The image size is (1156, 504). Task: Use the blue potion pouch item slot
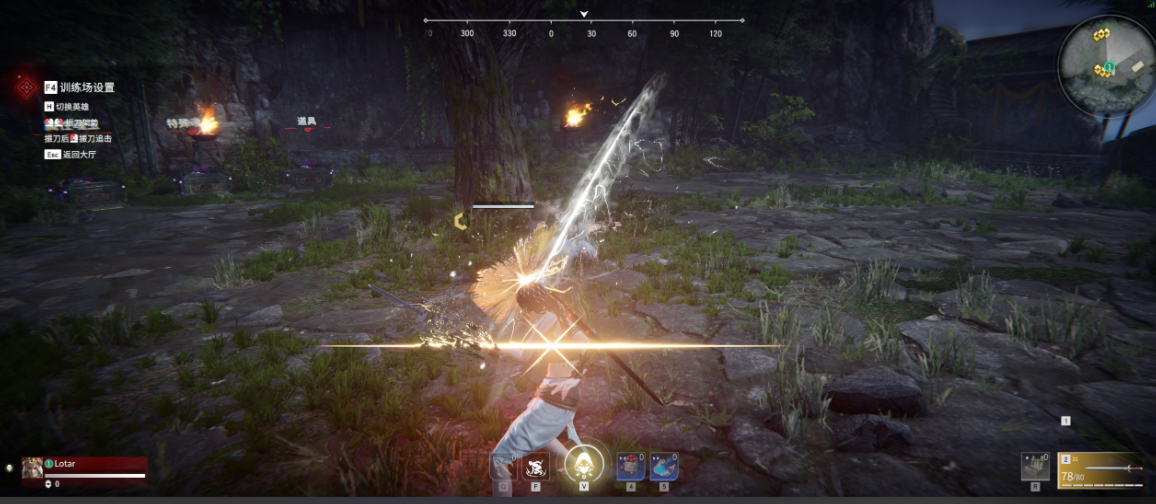coord(662,466)
